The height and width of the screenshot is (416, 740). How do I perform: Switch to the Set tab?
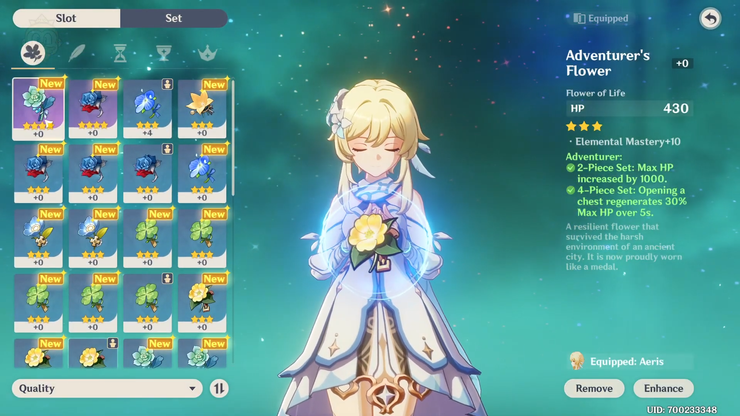click(173, 18)
